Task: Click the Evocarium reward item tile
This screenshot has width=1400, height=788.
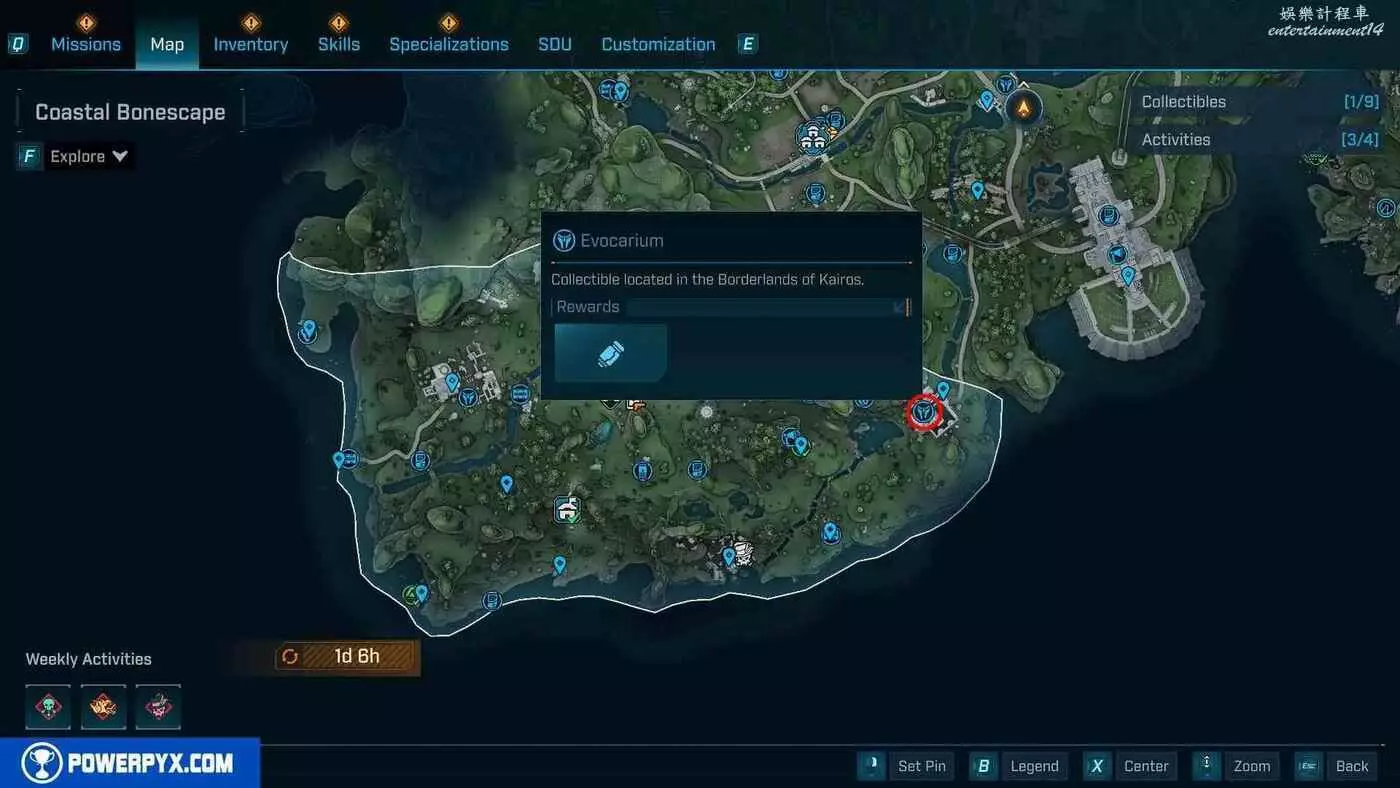Action: [611, 353]
